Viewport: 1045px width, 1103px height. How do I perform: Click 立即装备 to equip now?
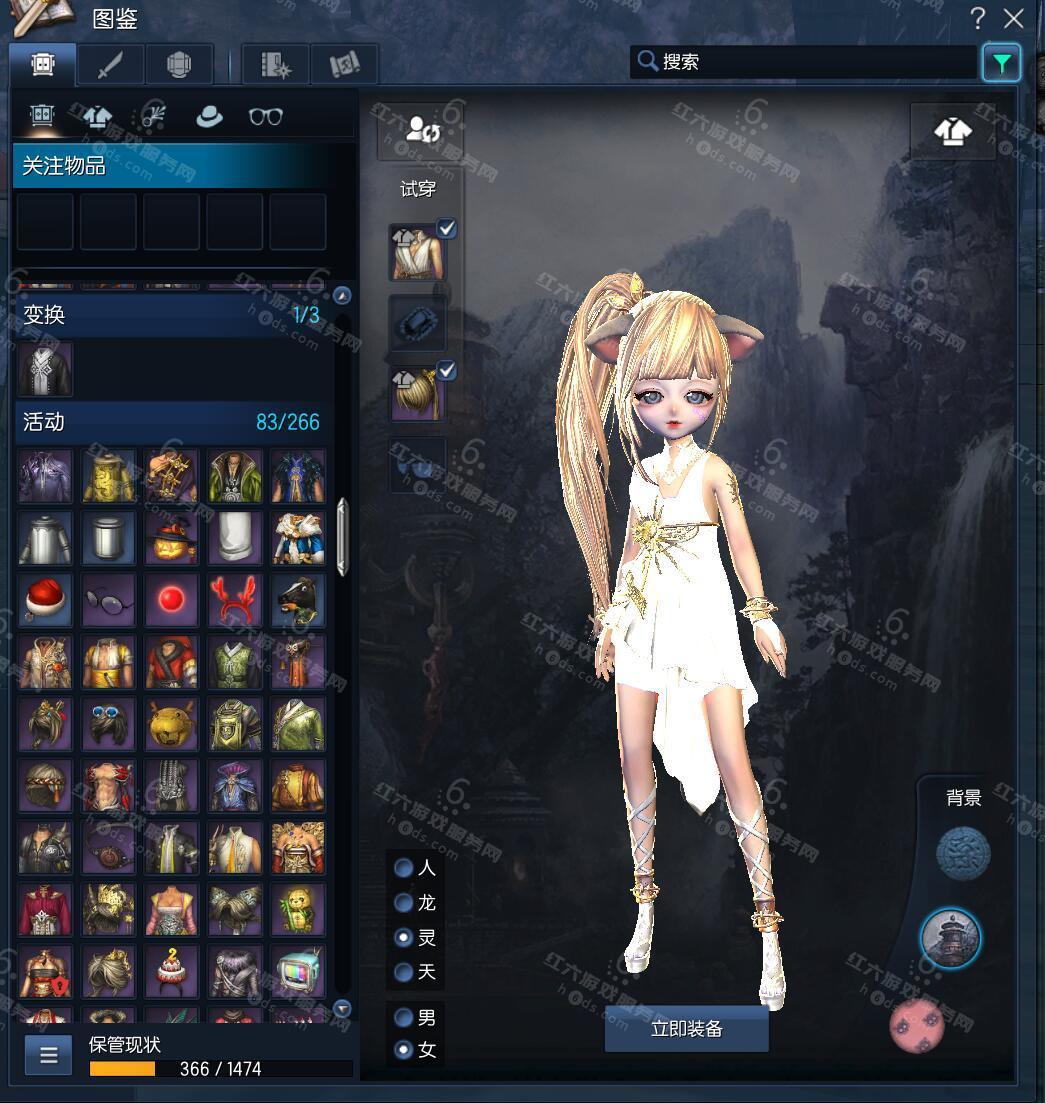(x=686, y=1029)
